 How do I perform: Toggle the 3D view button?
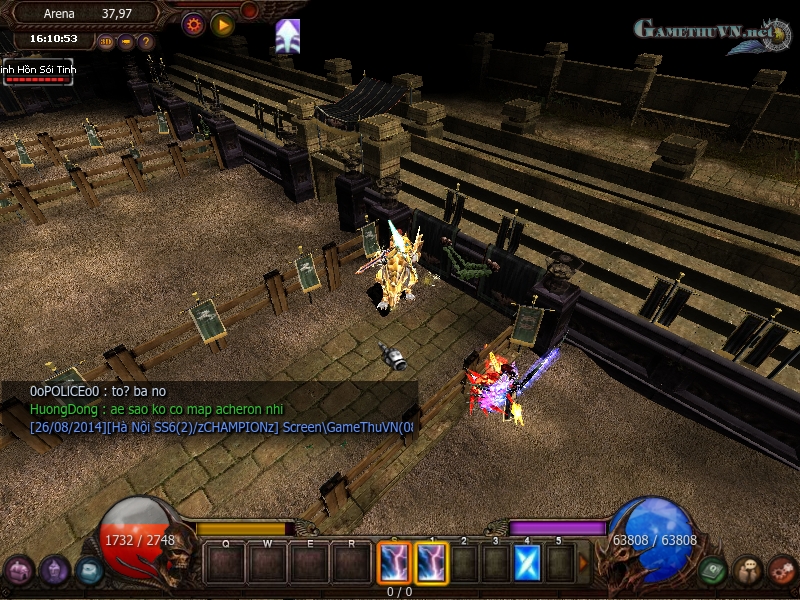pyautogui.click(x=106, y=42)
